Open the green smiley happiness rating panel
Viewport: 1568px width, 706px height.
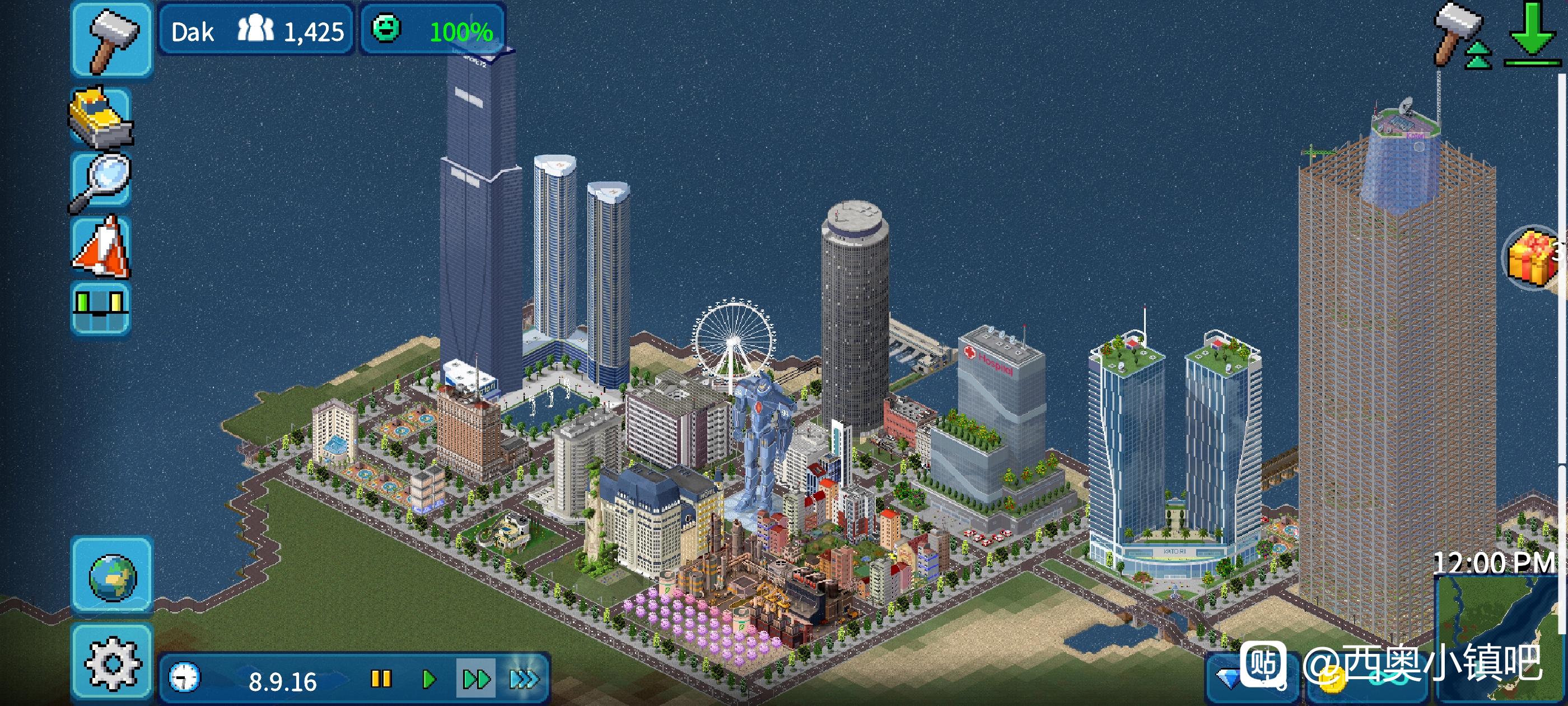click(x=432, y=30)
